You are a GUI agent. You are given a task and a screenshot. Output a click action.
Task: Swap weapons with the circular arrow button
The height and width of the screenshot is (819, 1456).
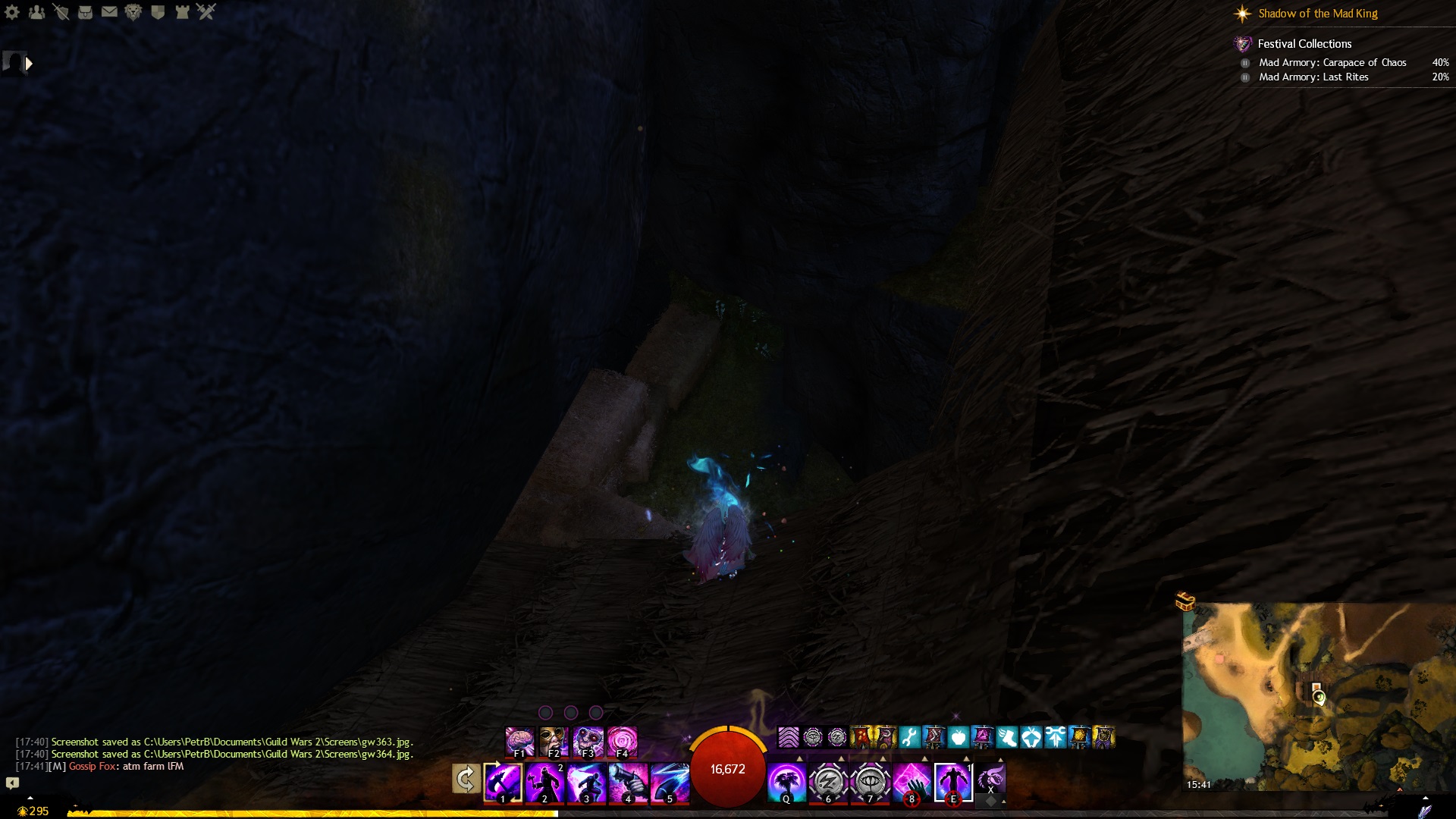[x=466, y=779]
